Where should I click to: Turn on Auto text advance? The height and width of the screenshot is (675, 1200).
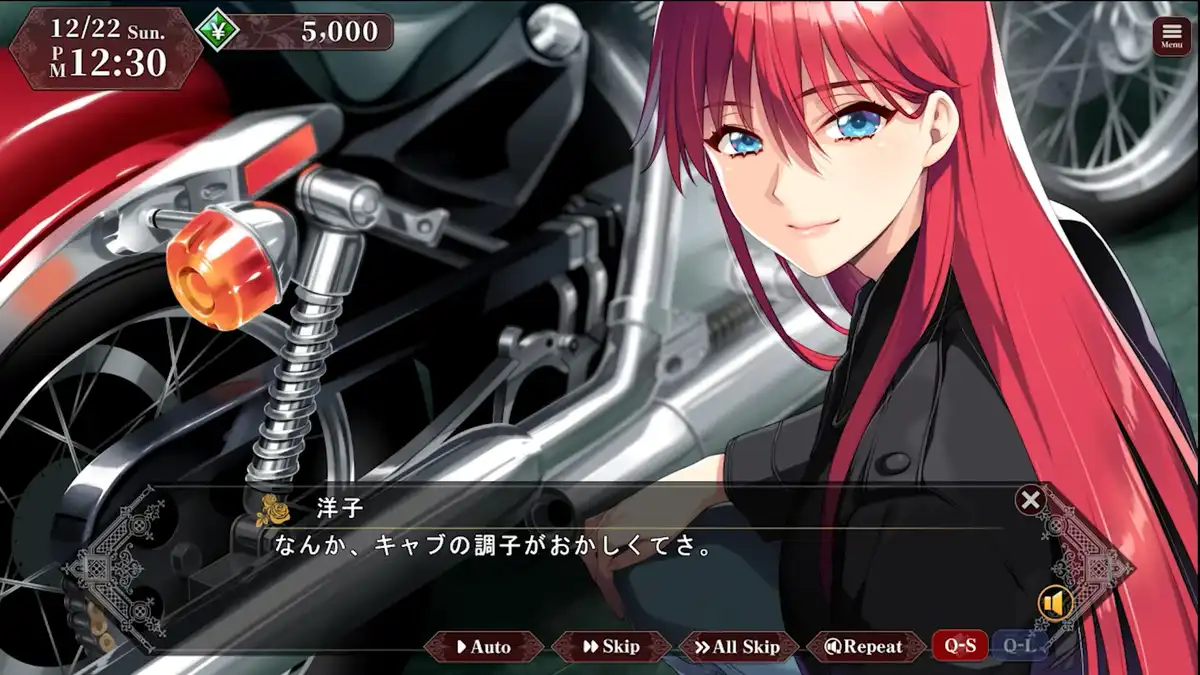click(x=484, y=647)
